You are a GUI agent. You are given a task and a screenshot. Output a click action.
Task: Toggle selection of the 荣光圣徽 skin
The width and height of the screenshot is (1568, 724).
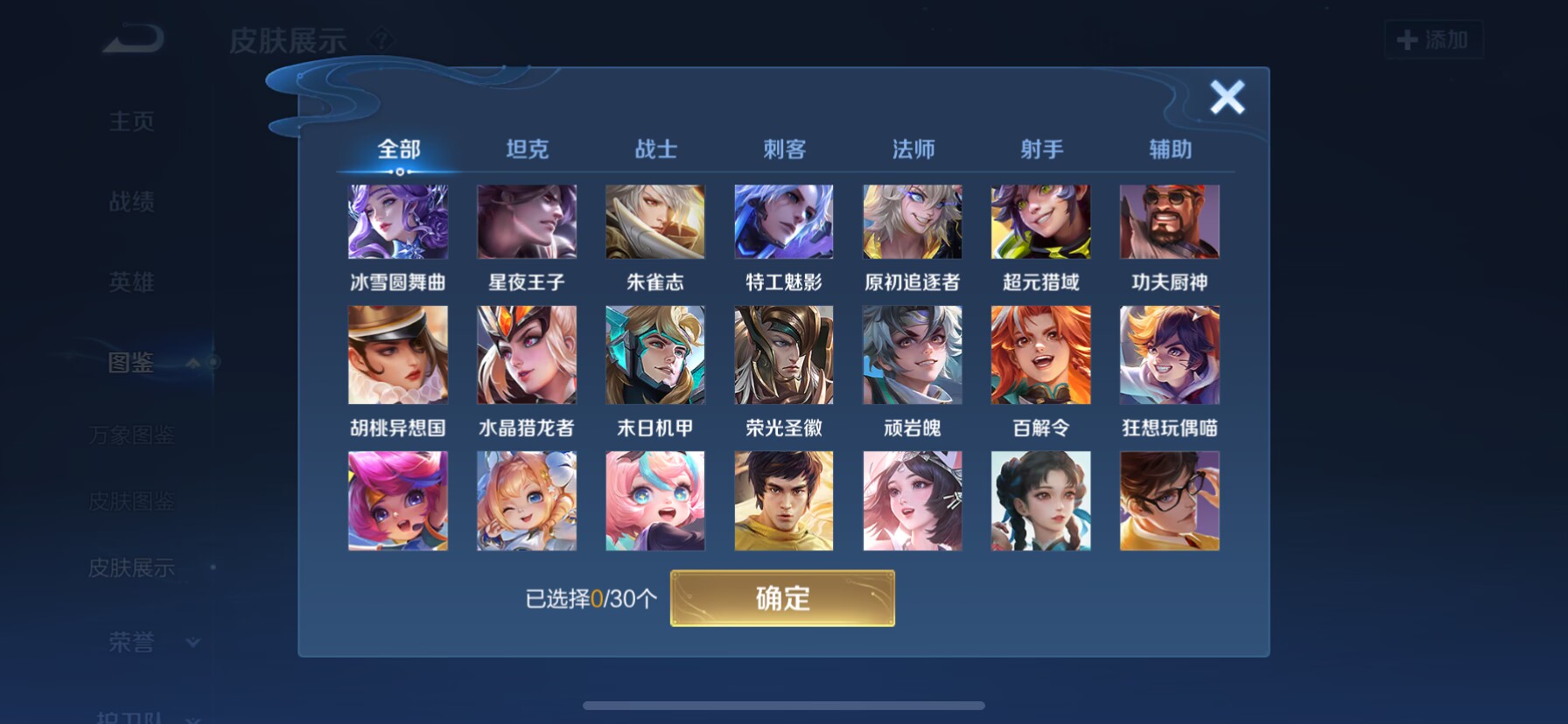pos(783,354)
